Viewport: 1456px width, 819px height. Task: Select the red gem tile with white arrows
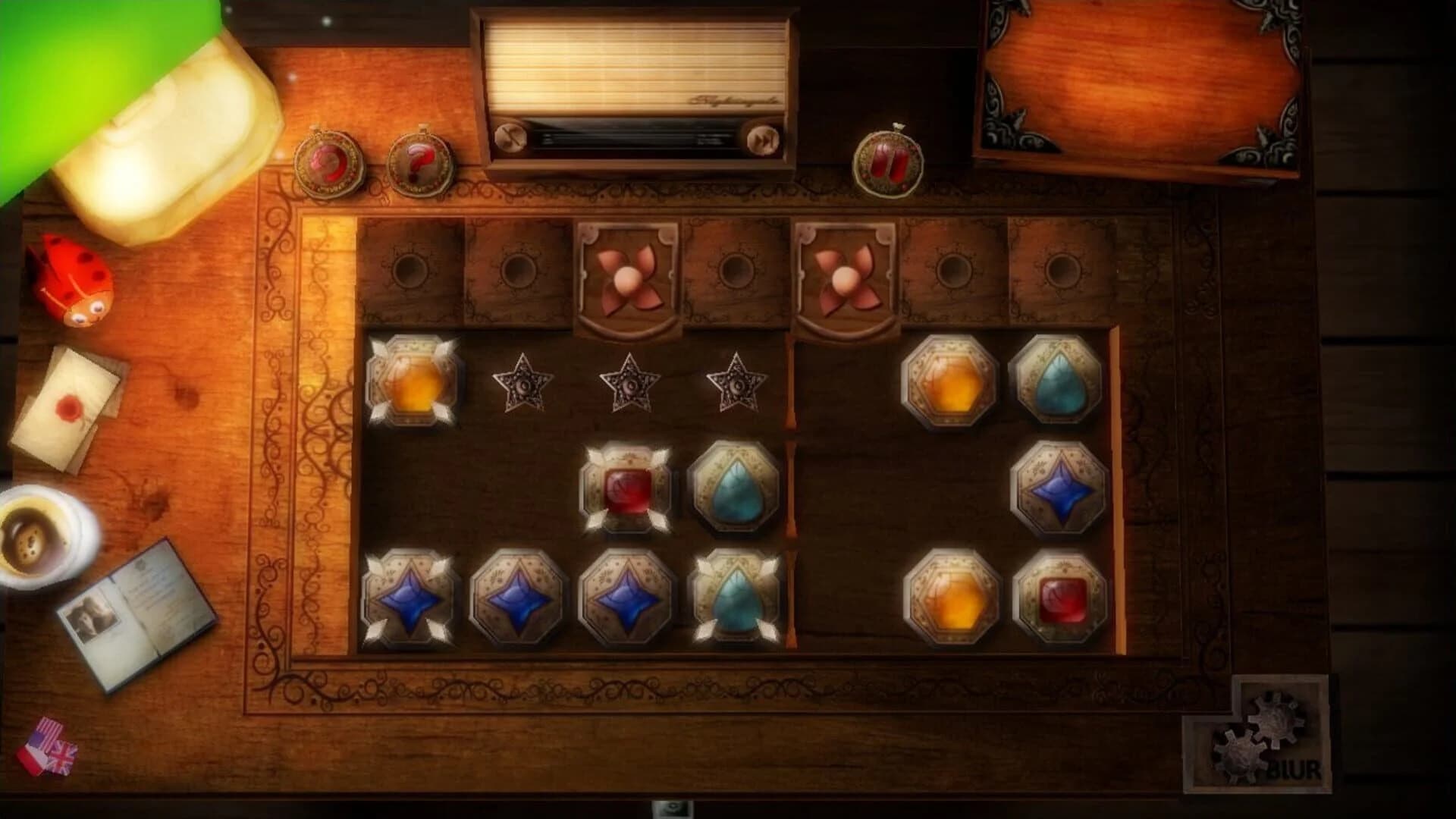[x=626, y=493]
